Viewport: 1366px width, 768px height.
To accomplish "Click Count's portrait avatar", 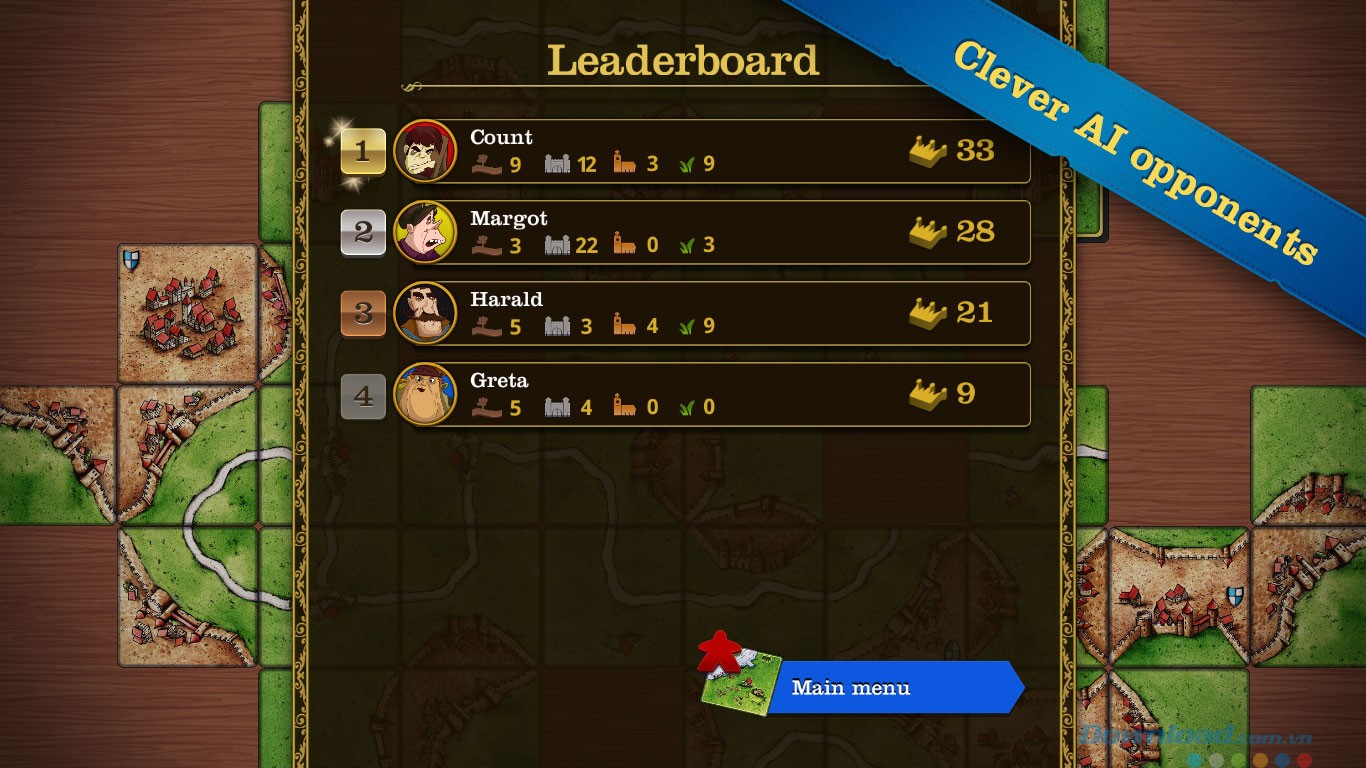I will click(x=425, y=151).
